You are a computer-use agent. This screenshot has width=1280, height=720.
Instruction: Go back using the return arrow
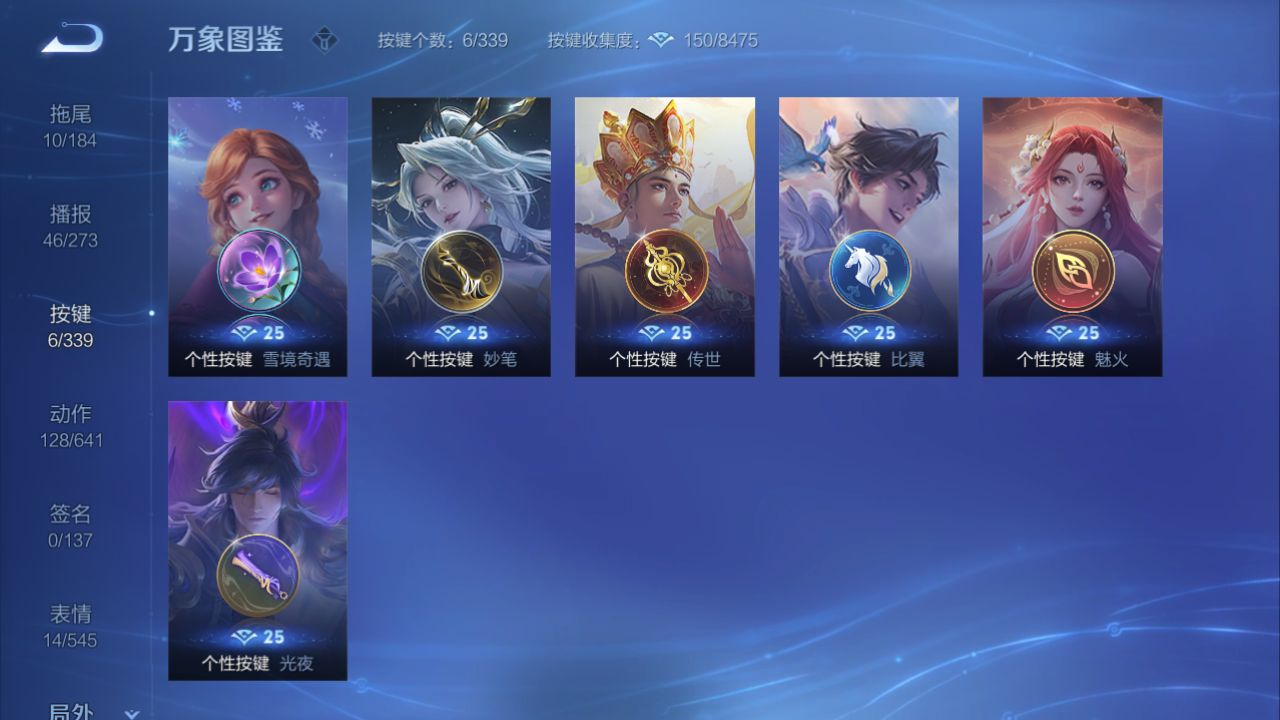click(x=72, y=40)
